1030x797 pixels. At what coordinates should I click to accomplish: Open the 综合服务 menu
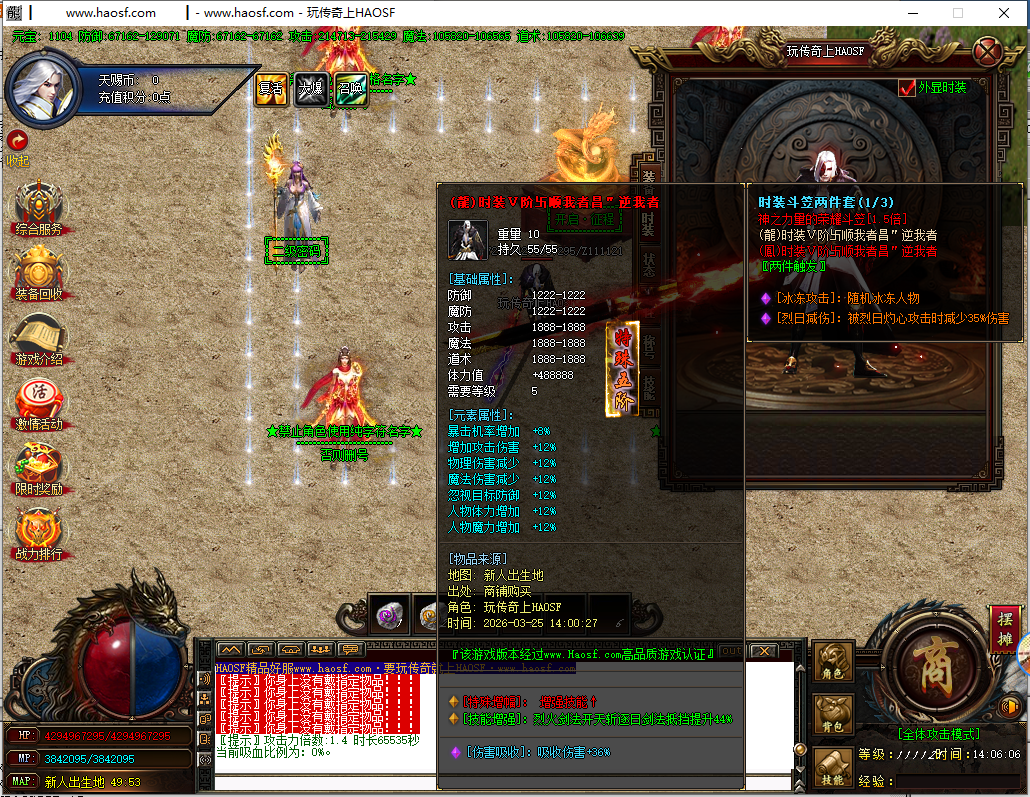39,205
